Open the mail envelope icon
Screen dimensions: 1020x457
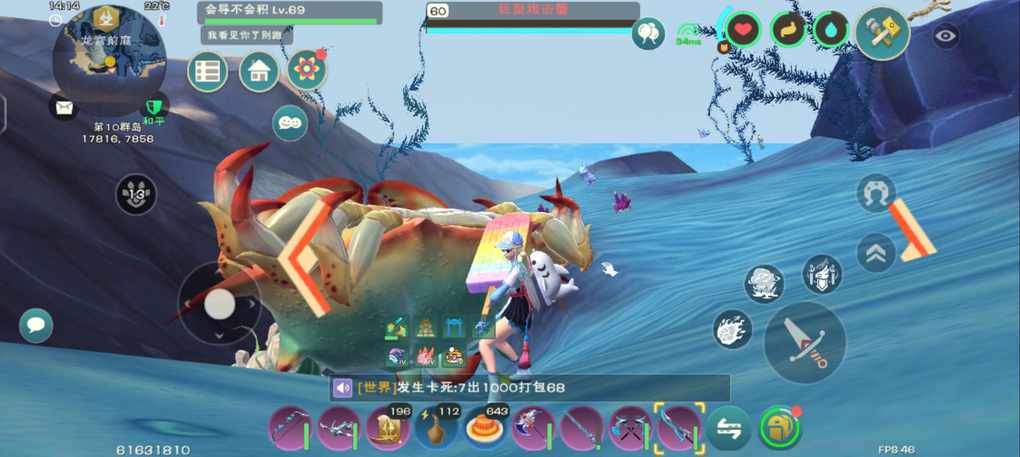pyautogui.click(x=65, y=107)
